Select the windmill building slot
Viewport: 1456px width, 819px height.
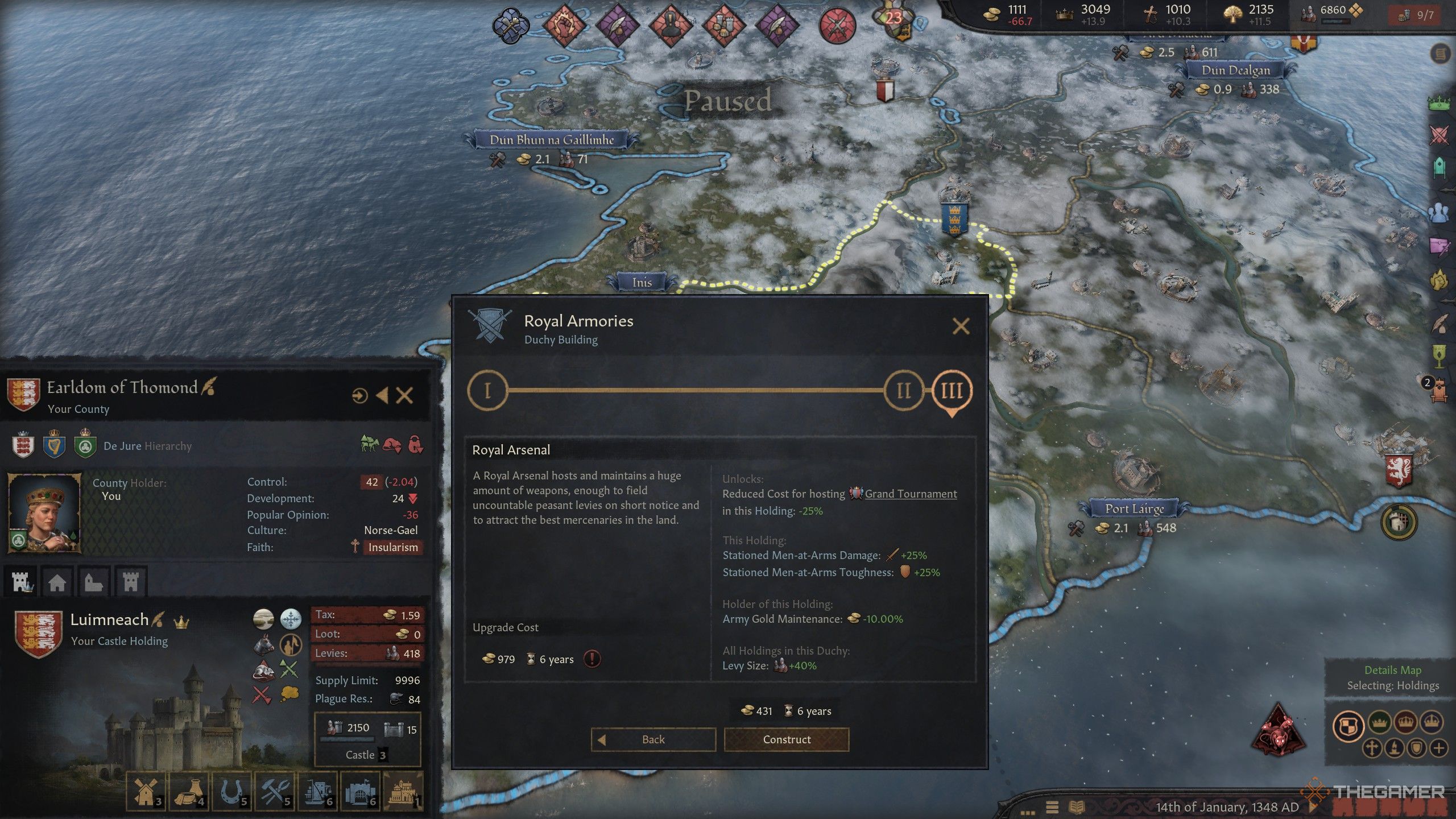click(x=146, y=791)
